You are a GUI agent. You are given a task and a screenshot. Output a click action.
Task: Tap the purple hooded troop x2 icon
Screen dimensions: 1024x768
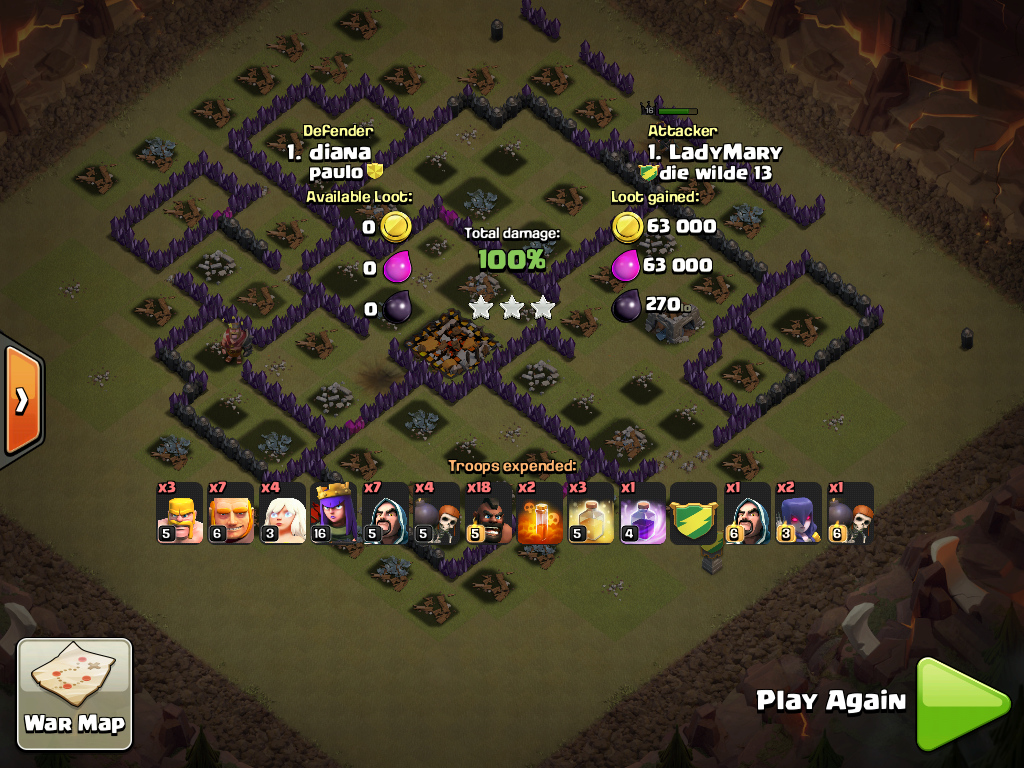[798, 514]
